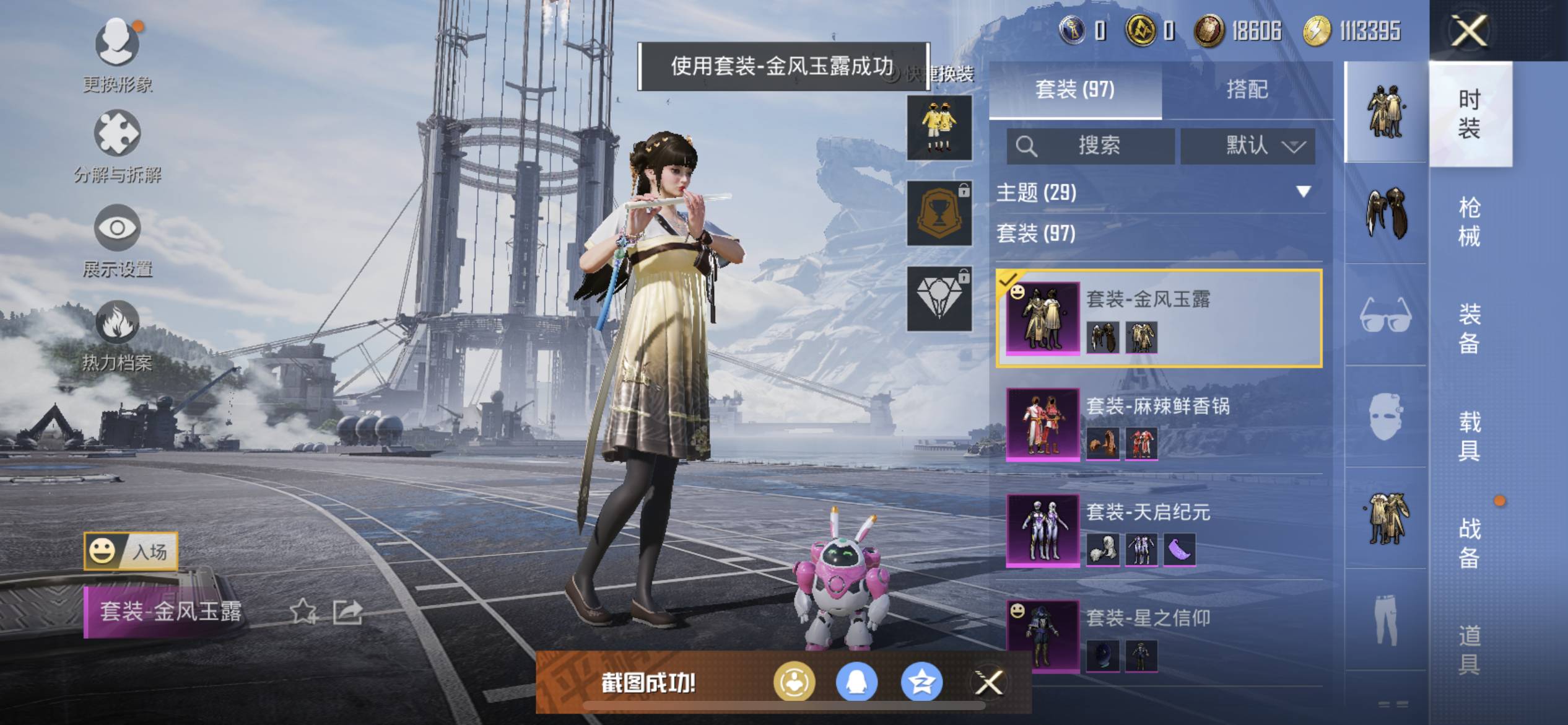Choose the 套装-天启纪元 outfit
Screen dimensions: 1568x725
[1158, 530]
